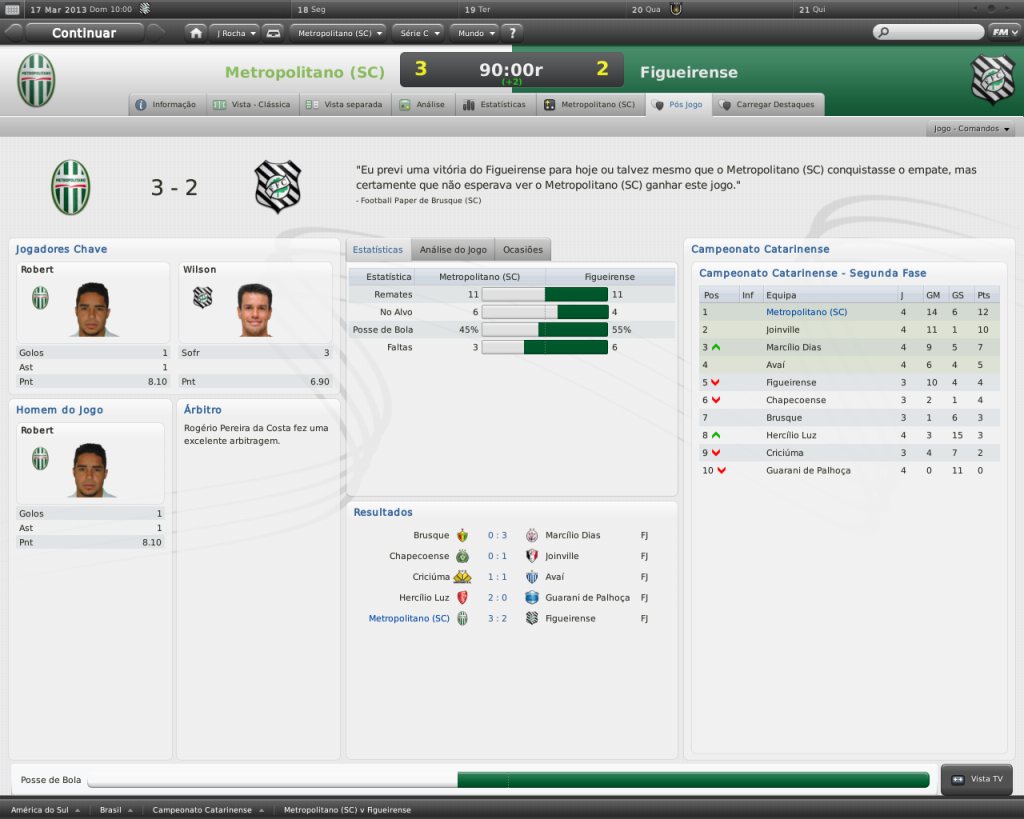Click the Continuar button
This screenshot has width=1024, height=819.
pyautogui.click(x=84, y=33)
